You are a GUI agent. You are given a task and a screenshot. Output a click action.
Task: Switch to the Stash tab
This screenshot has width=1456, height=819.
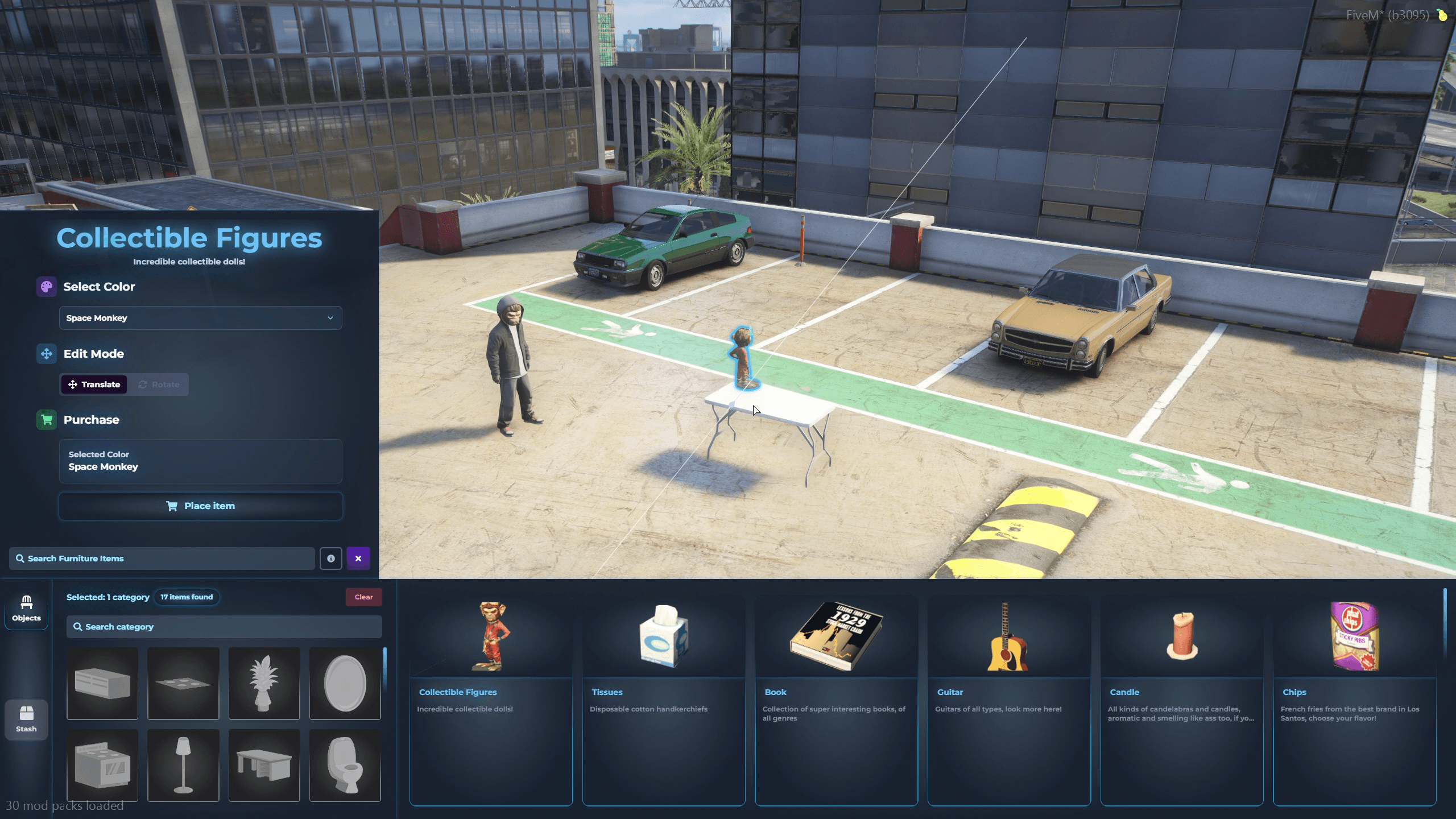(26, 719)
